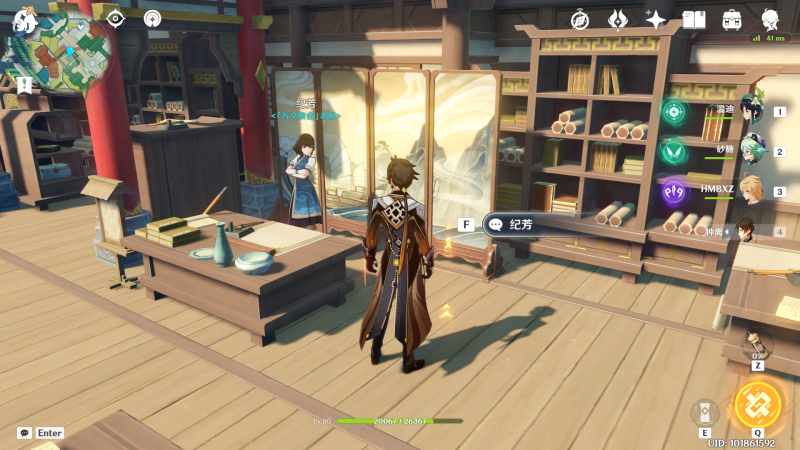Open the character profile silhouette icon
800x450 pixels.
click(770, 19)
